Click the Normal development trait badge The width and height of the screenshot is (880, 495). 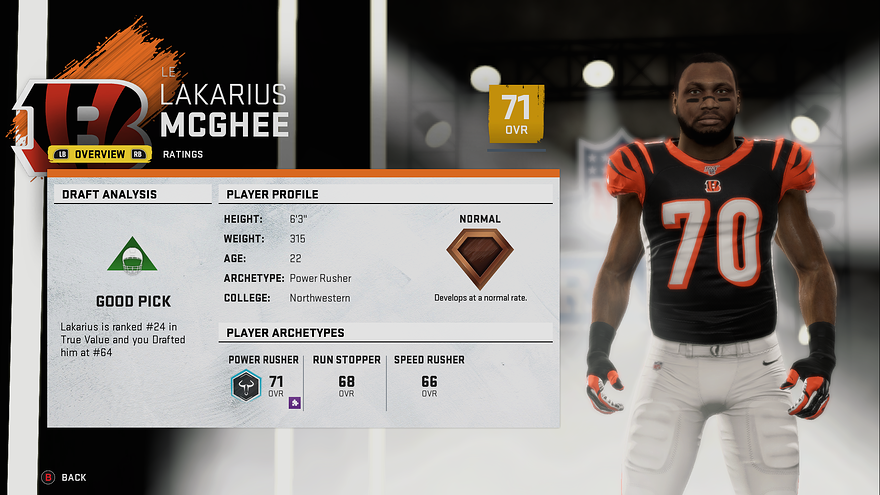click(479, 259)
